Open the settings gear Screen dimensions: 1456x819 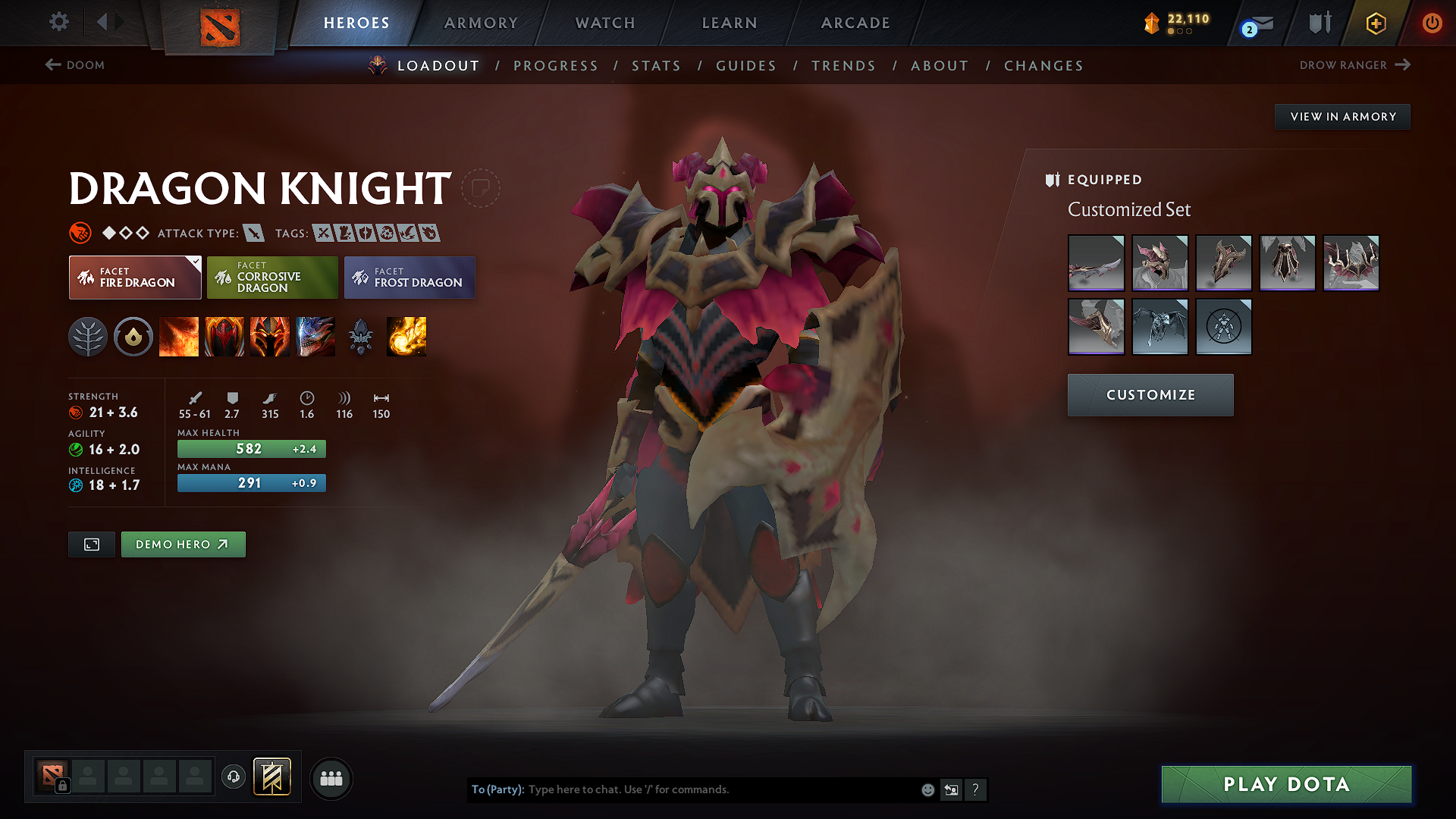click(58, 22)
